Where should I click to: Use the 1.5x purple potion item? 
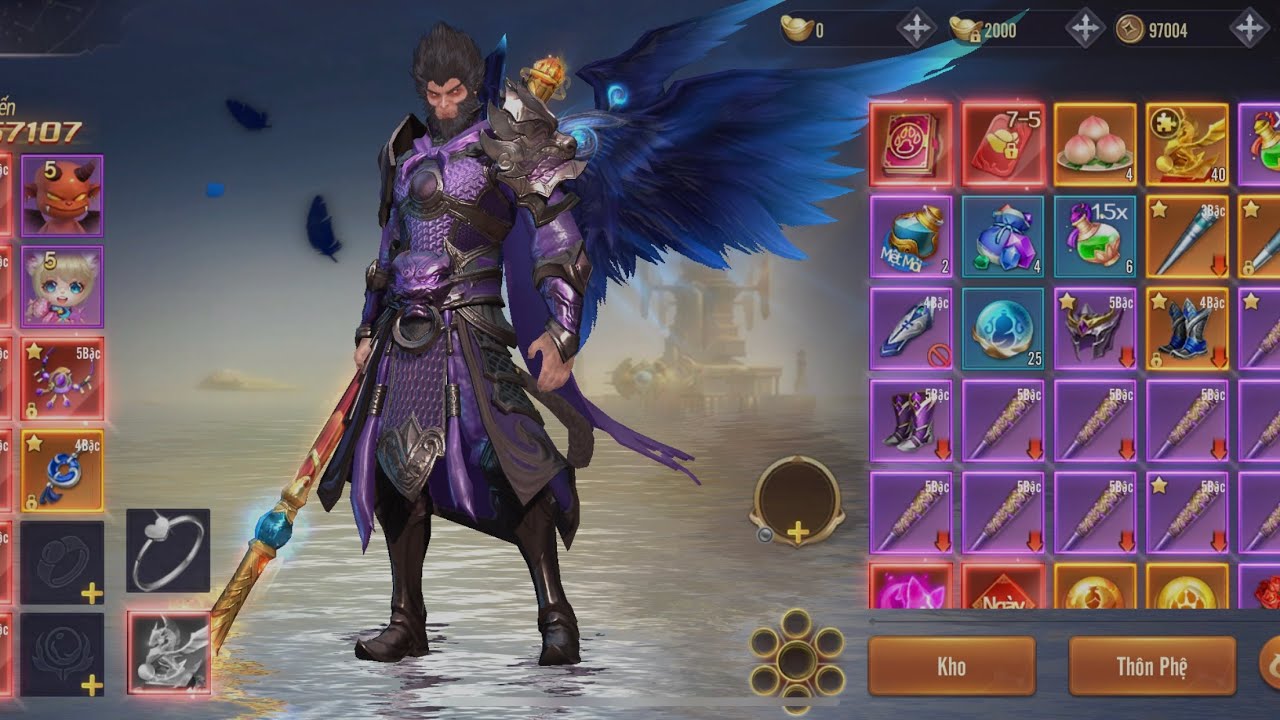pos(1094,236)
